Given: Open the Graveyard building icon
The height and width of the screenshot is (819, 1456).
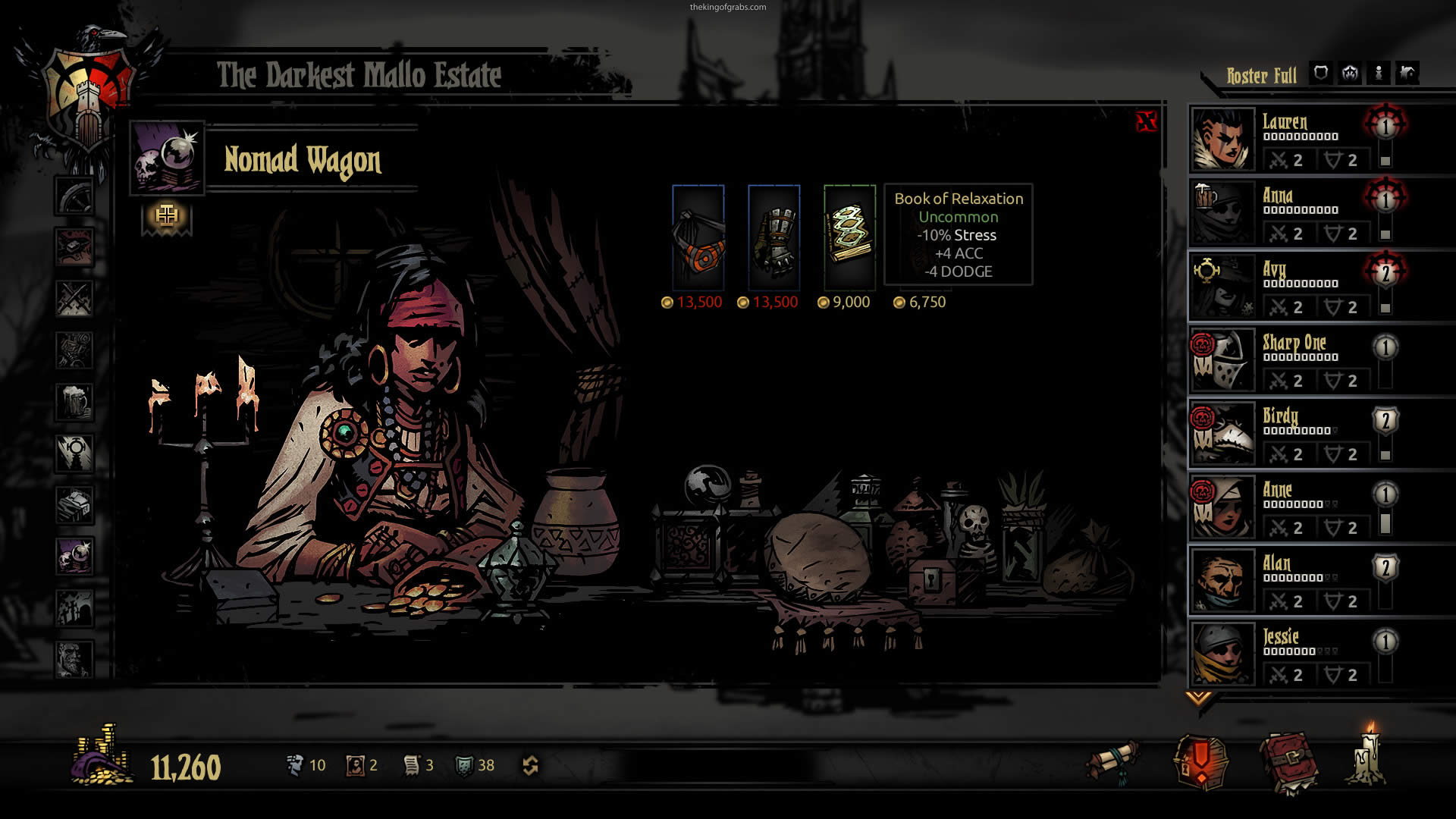Looking at the screenshot, I should (x=74, y=607).
